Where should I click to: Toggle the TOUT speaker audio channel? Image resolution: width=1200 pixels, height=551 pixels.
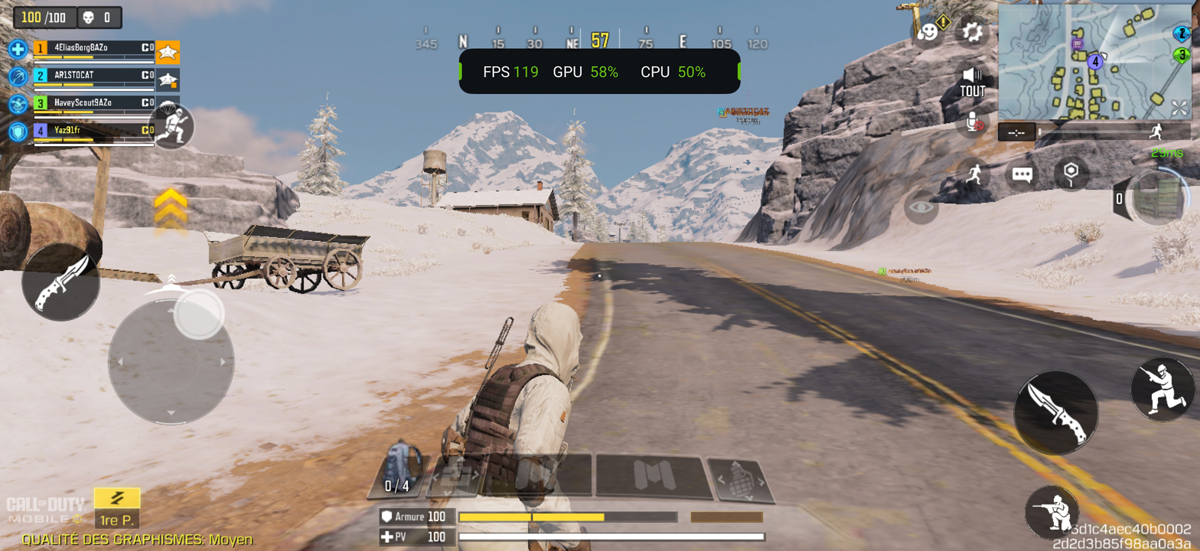tap(971, 81)
